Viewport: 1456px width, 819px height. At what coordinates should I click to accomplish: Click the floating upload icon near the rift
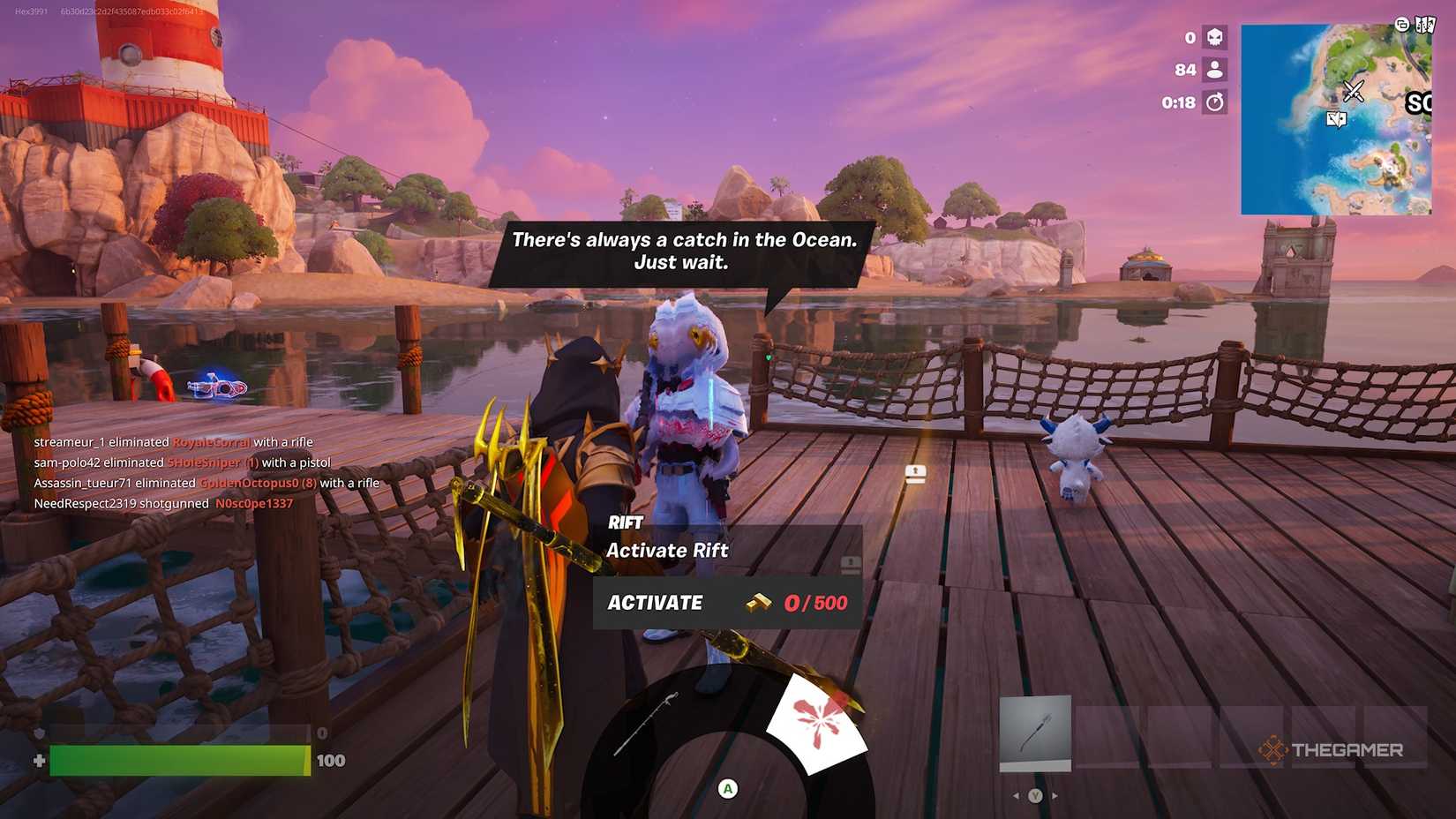(x=915, y=472)
